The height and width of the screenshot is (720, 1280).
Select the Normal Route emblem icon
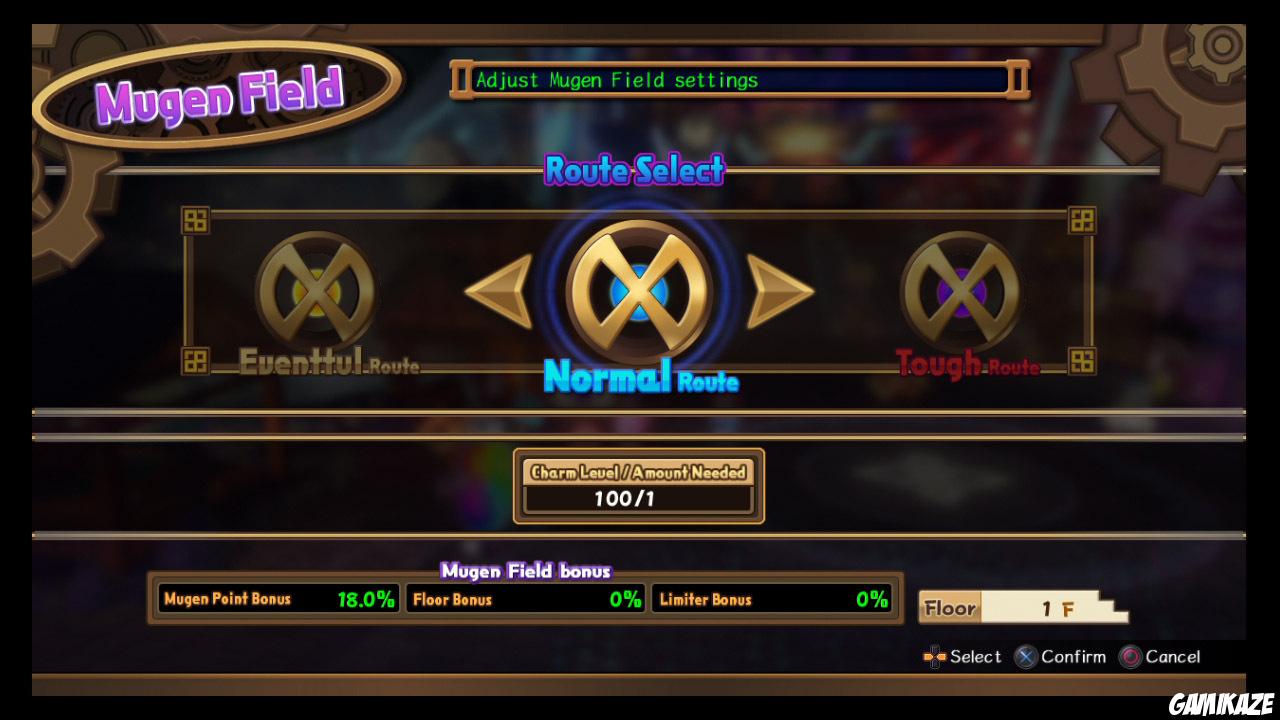click(x=638, y=290)
